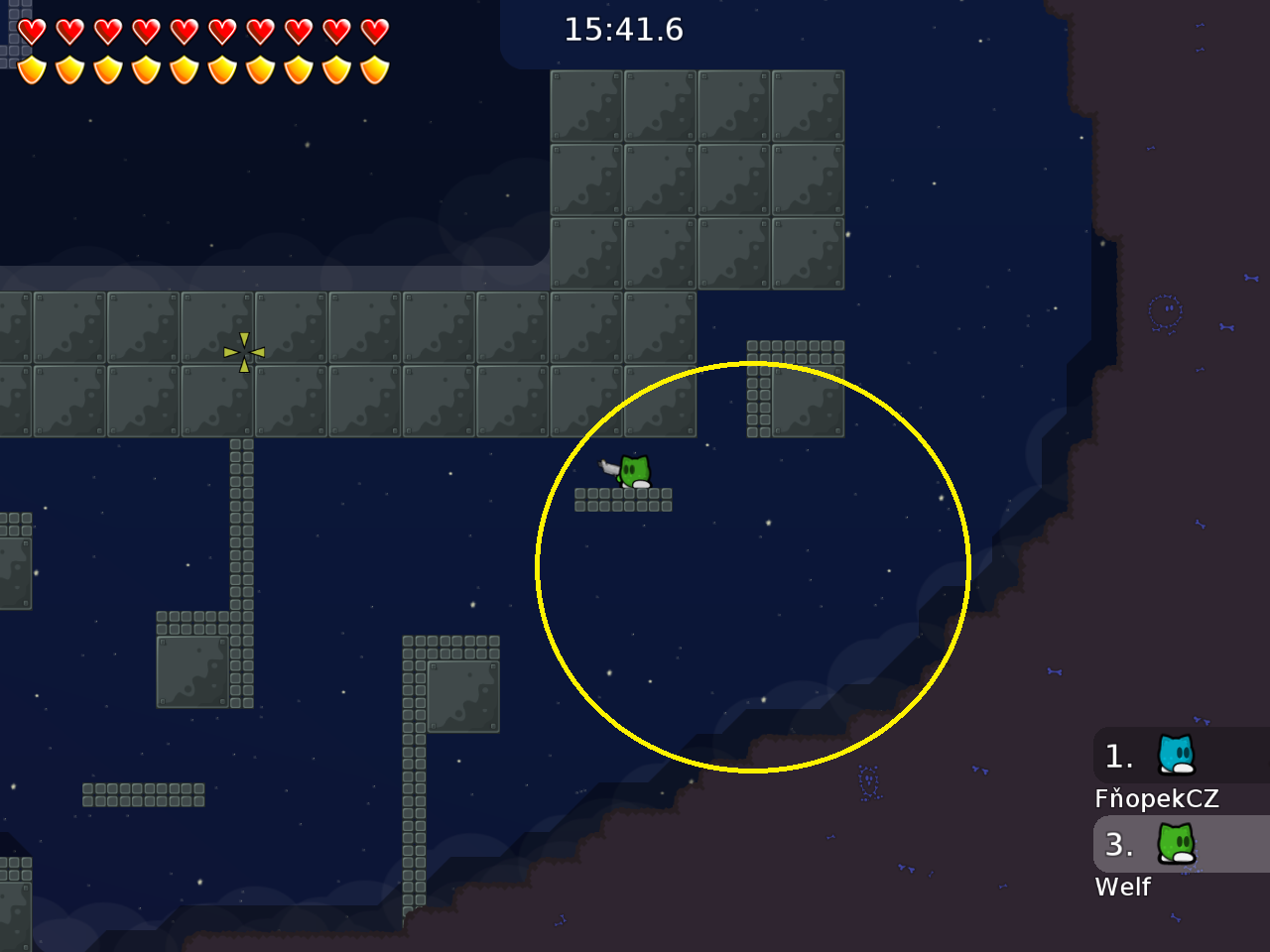Click the first red heart icon
Viewport: 1270px width, 952px height.
[x=30, y=31]
